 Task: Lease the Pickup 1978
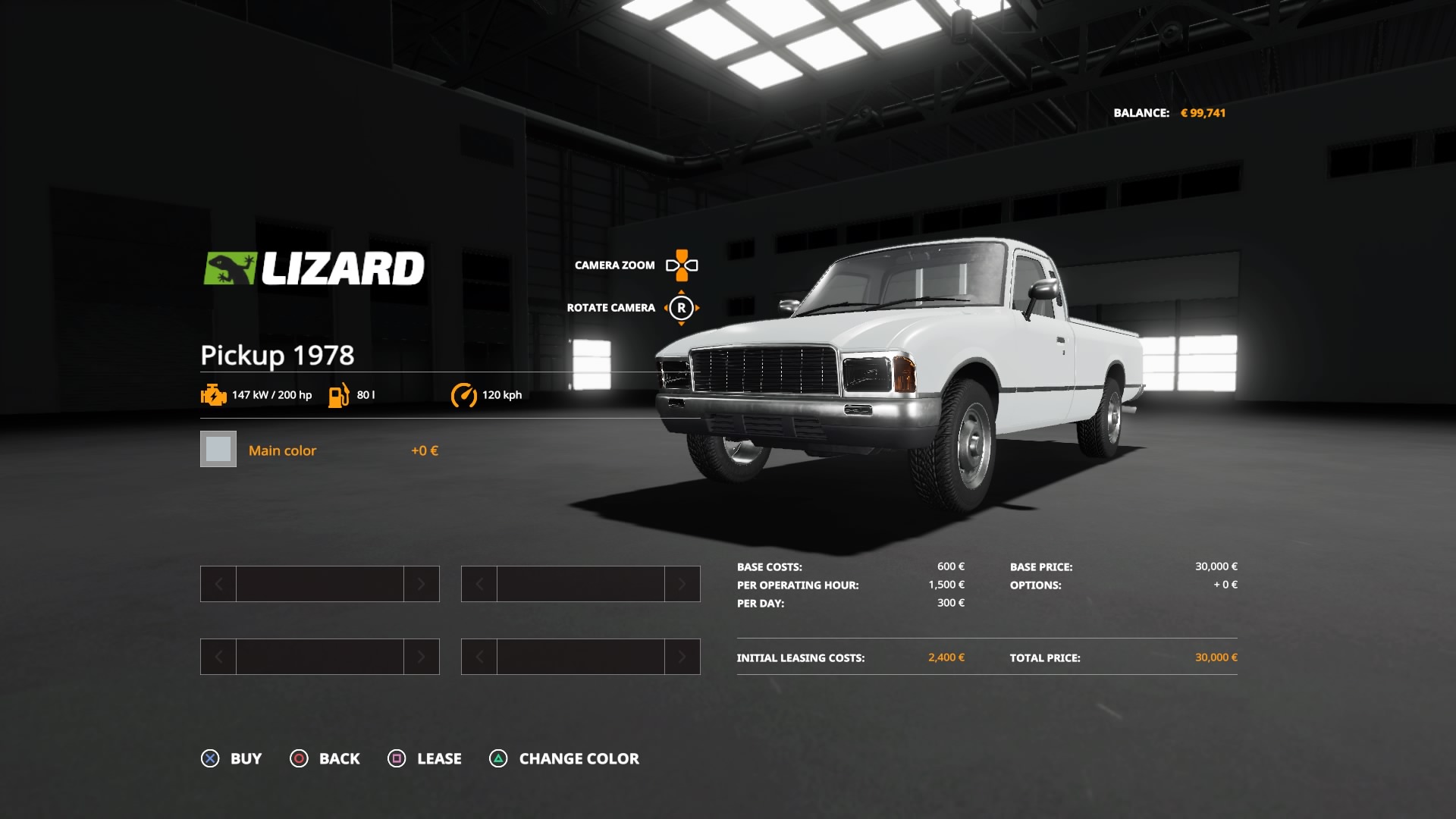(425, 758)
